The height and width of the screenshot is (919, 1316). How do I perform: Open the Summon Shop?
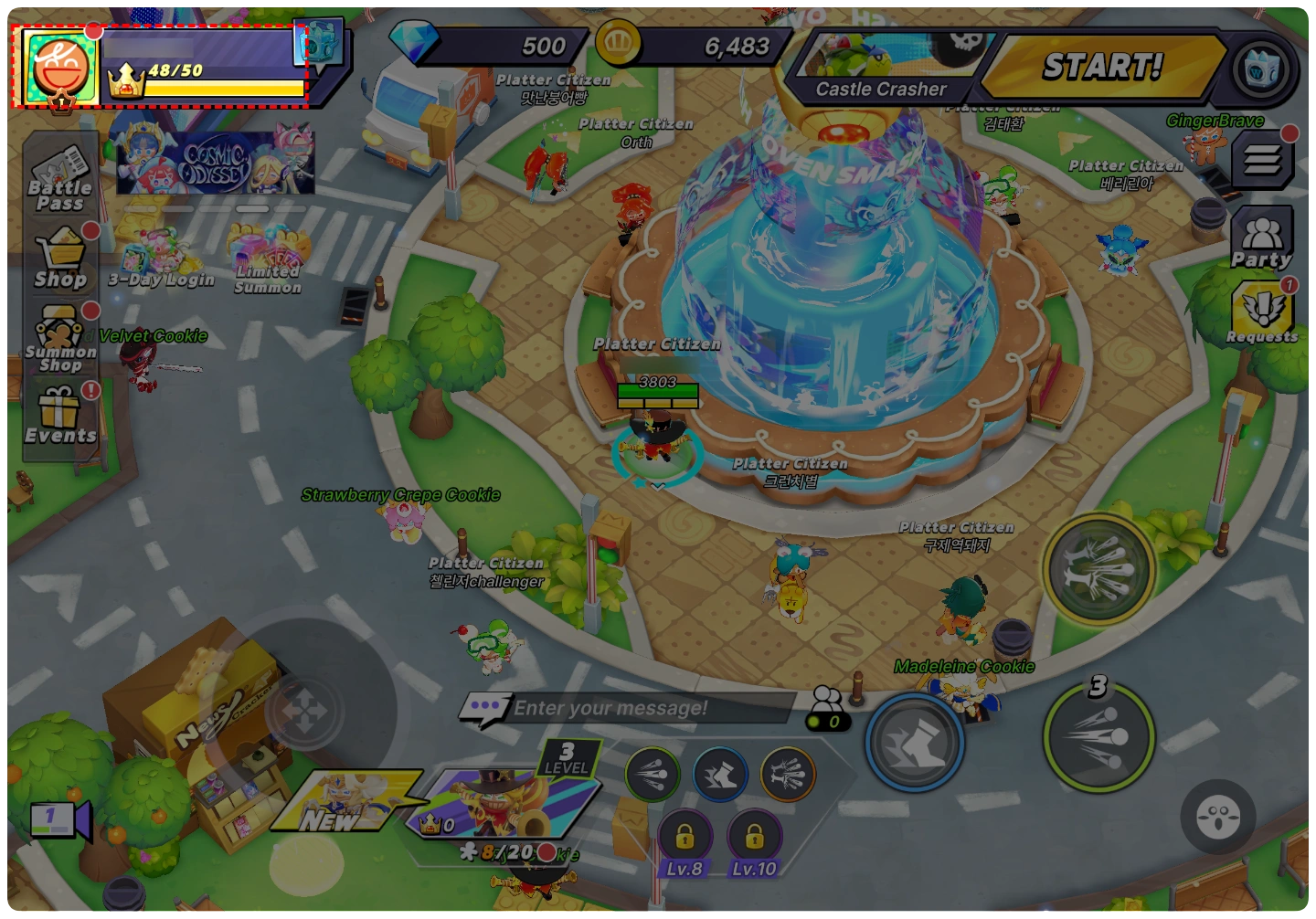(x=60, y=340)
